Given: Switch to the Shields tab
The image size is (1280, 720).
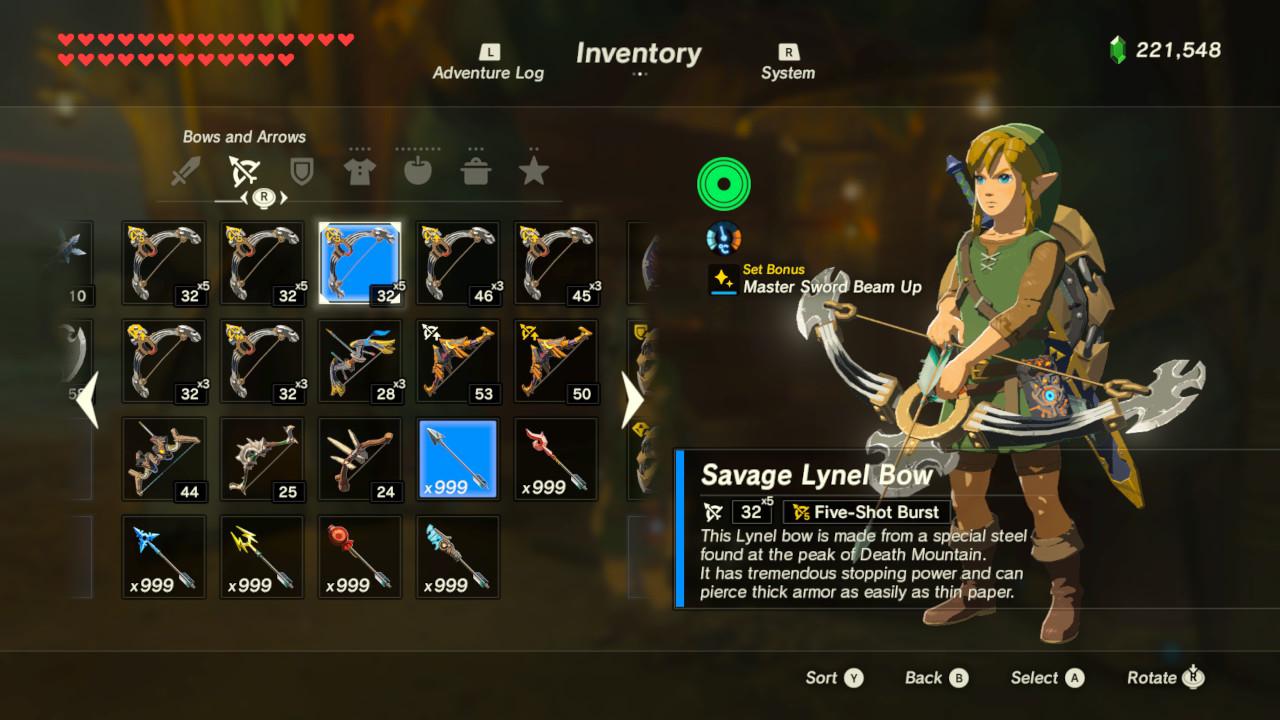Looking at the screenshot, I should pyautogui.click(x=301, y=170).
